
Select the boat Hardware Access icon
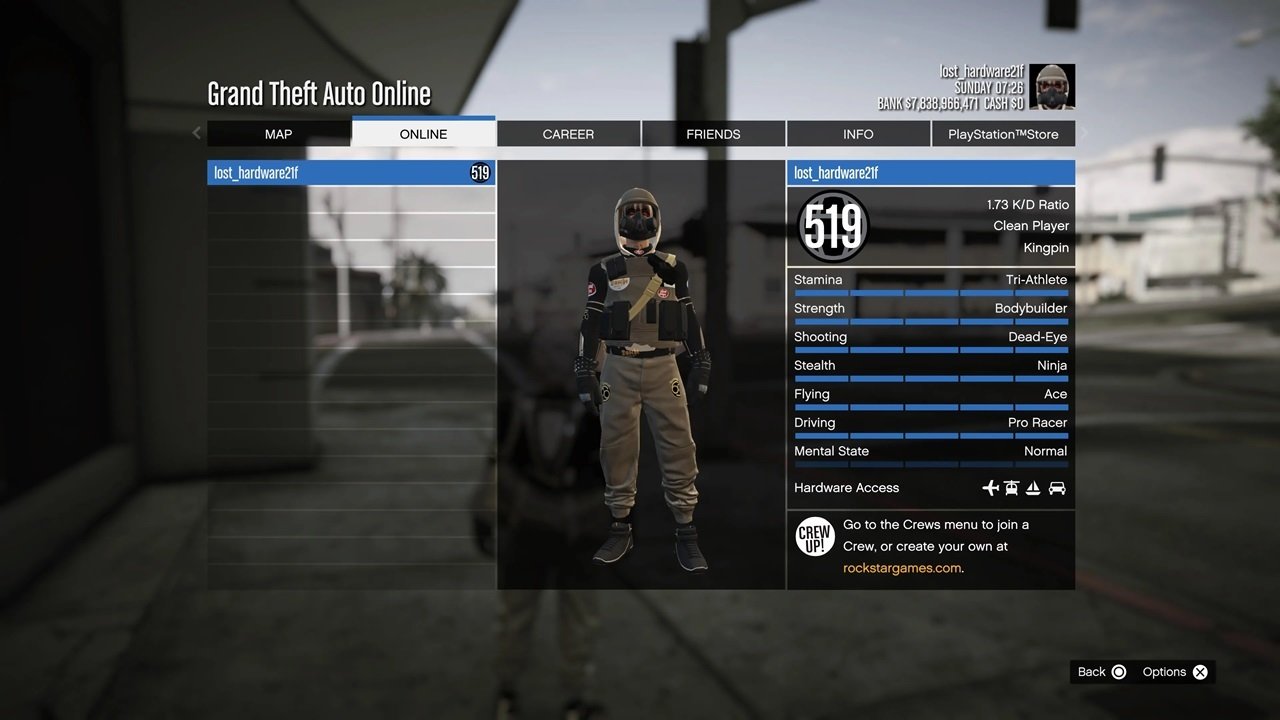[1033, 488]
